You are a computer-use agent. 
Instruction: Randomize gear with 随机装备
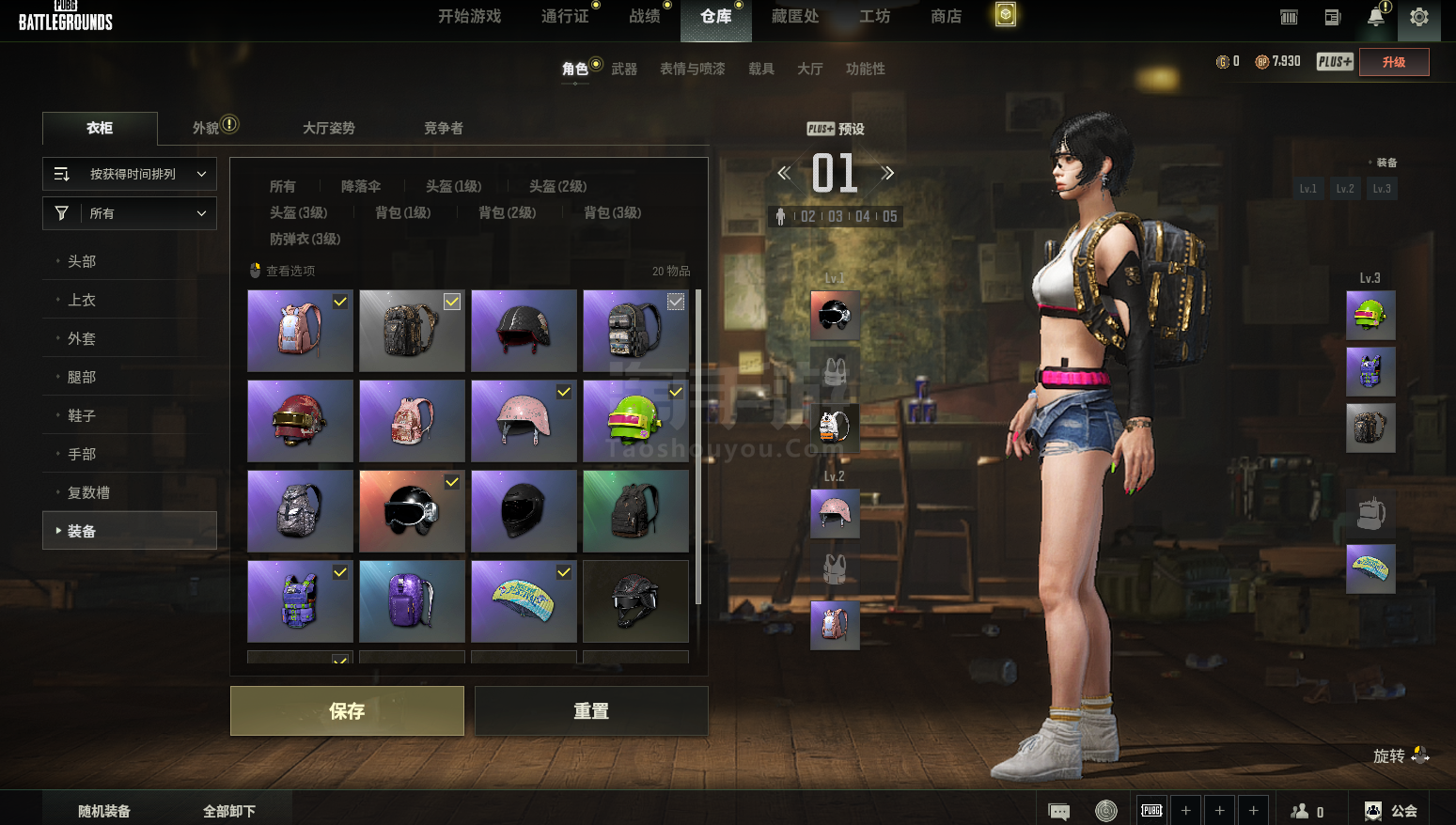(104, 811)
